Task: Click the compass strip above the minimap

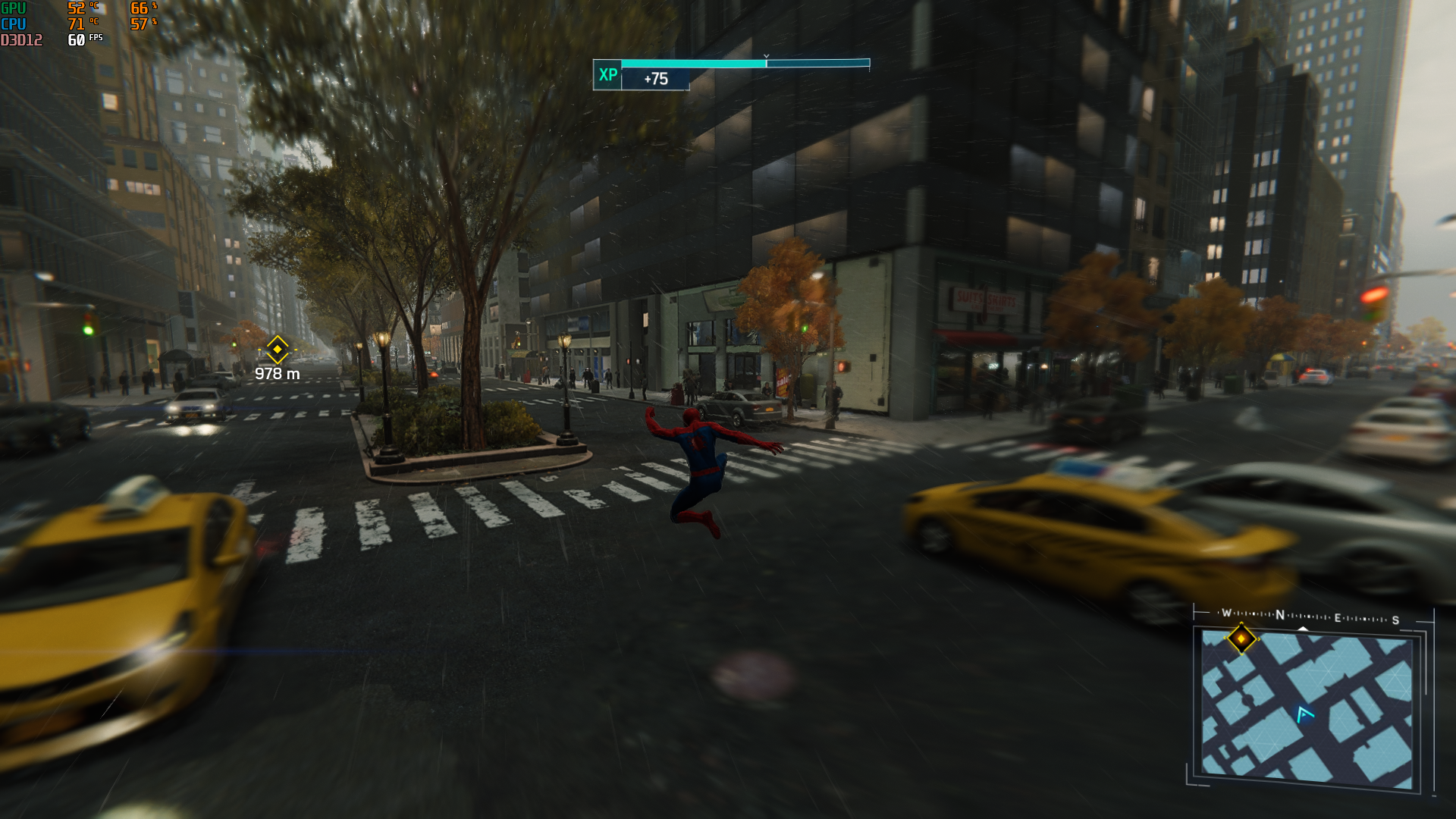Action: tap(1310, 617)
